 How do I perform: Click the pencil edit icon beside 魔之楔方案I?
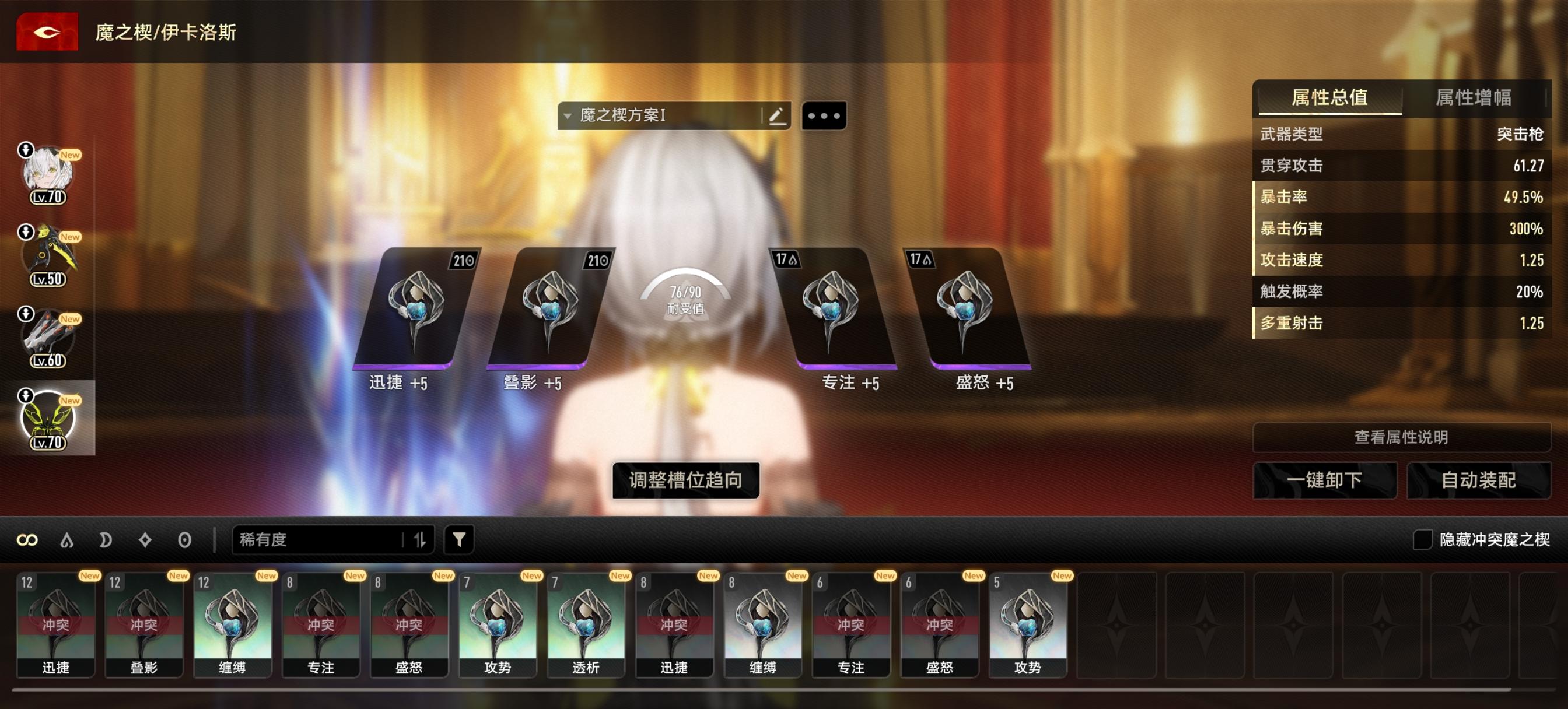[x=780, y=115]
